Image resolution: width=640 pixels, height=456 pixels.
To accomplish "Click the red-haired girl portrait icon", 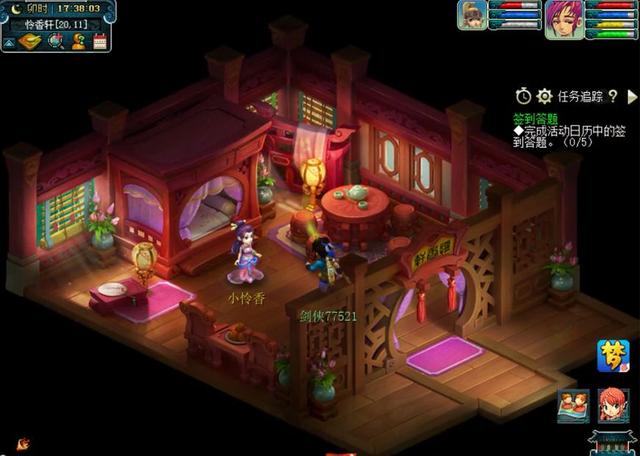I will [613, 404].
